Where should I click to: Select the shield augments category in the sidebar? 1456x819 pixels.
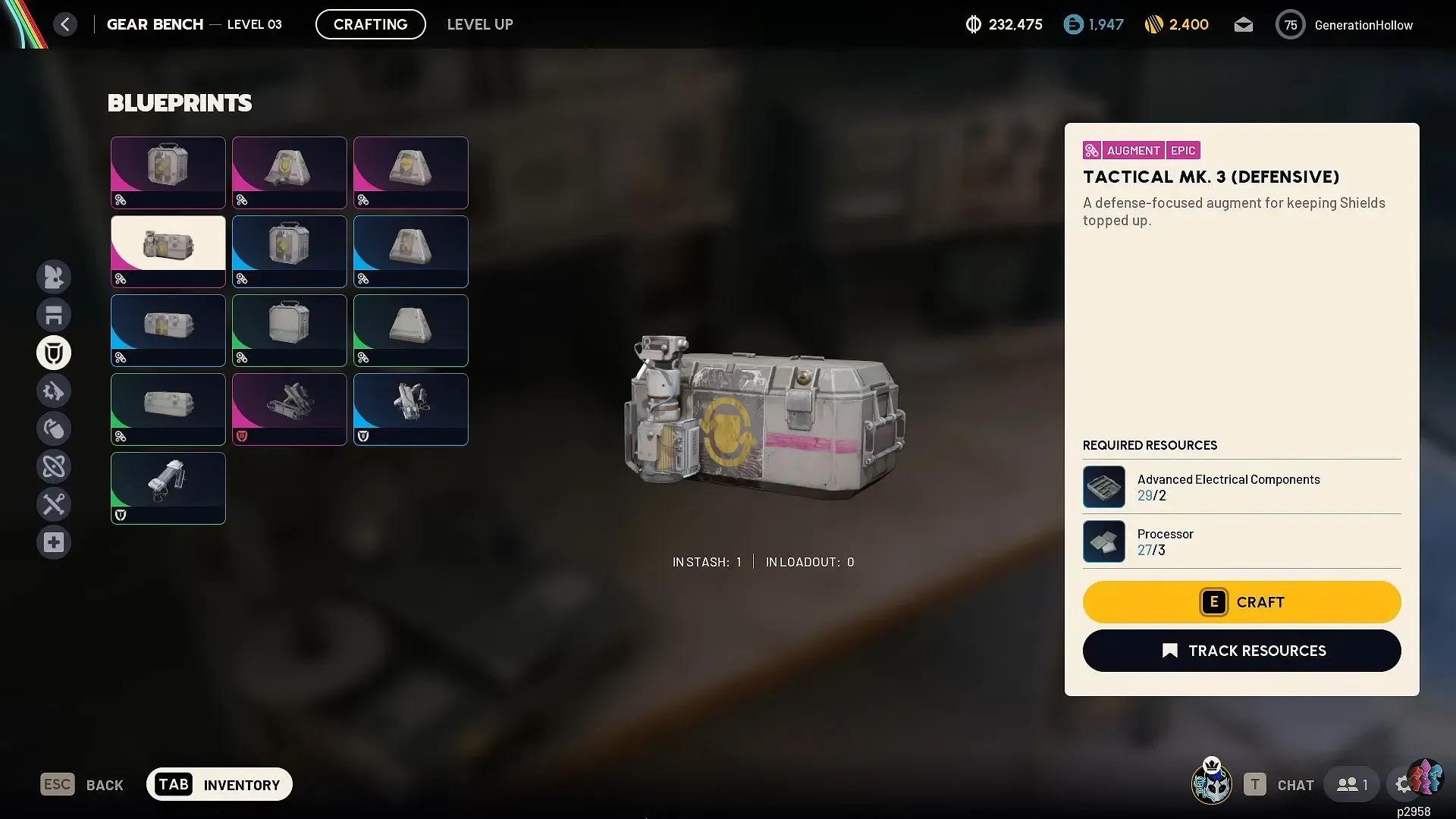(54, 352)
